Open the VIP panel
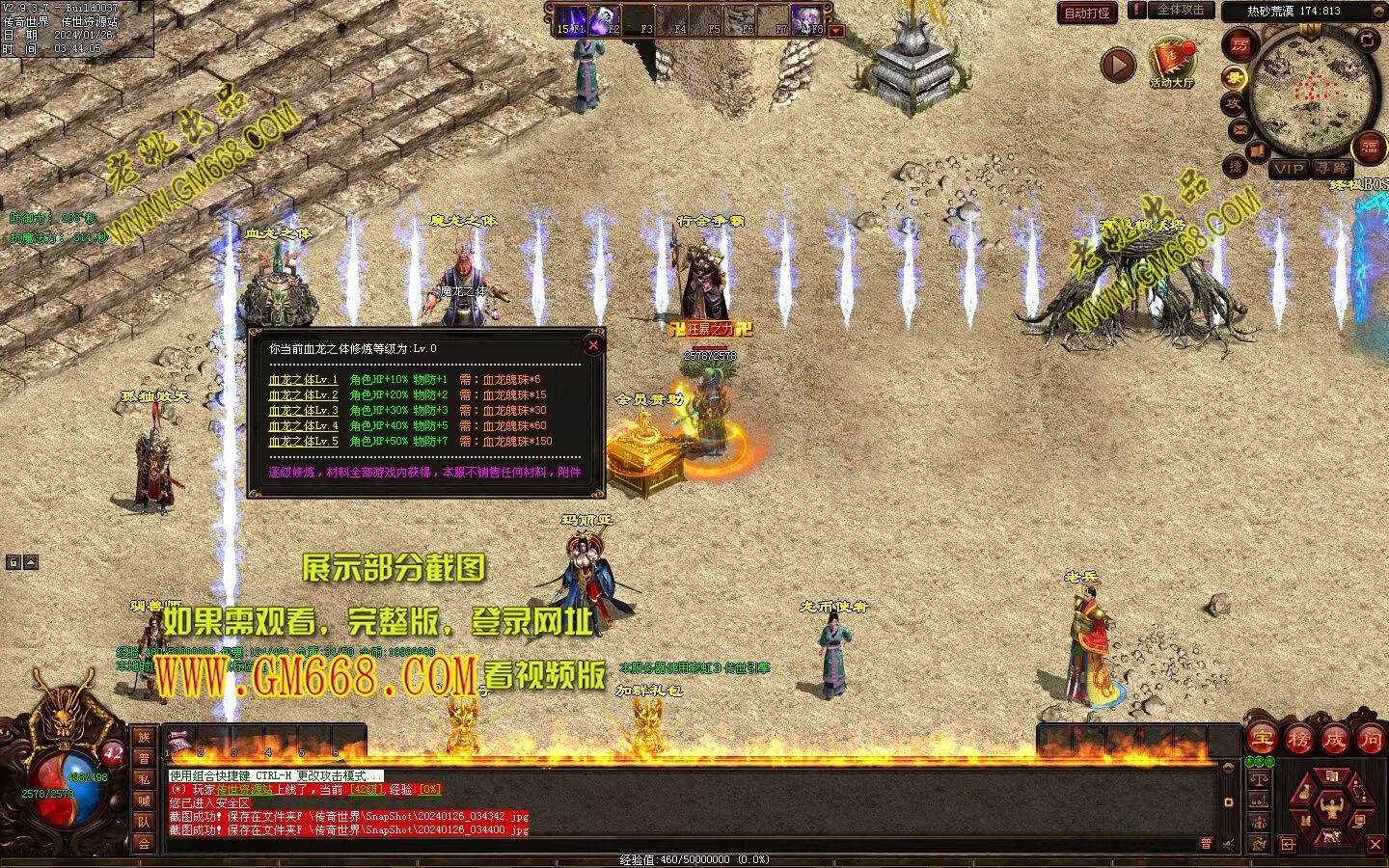 1289,169
